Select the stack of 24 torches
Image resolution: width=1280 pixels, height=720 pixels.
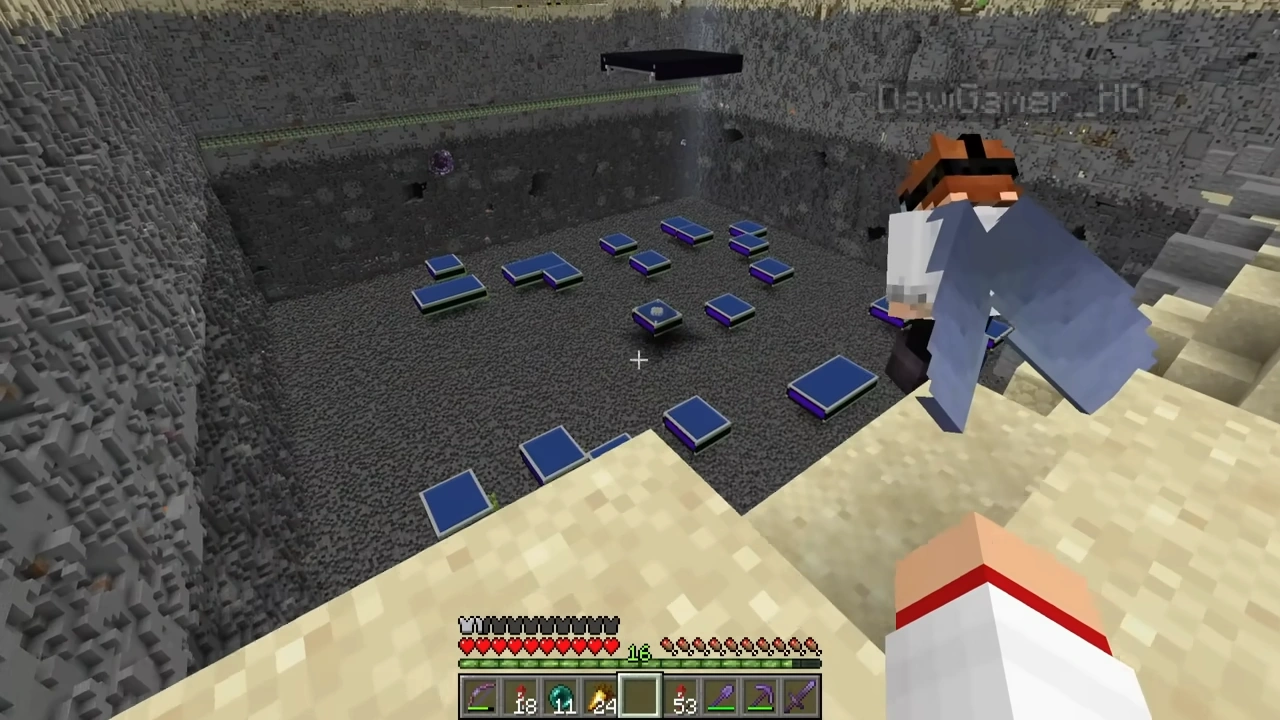coord(602,695)
